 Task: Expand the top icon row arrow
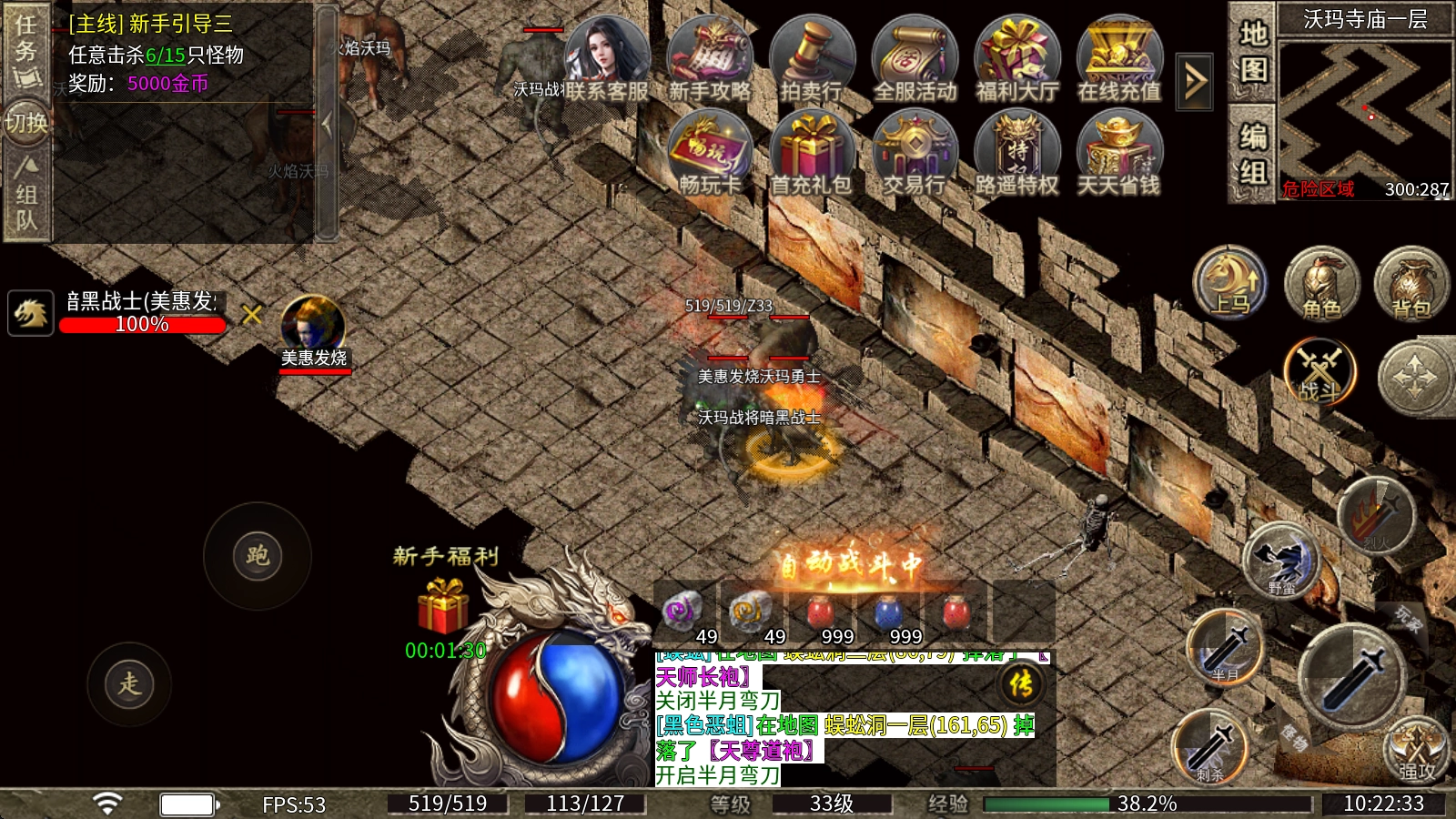coord(1195,82)
